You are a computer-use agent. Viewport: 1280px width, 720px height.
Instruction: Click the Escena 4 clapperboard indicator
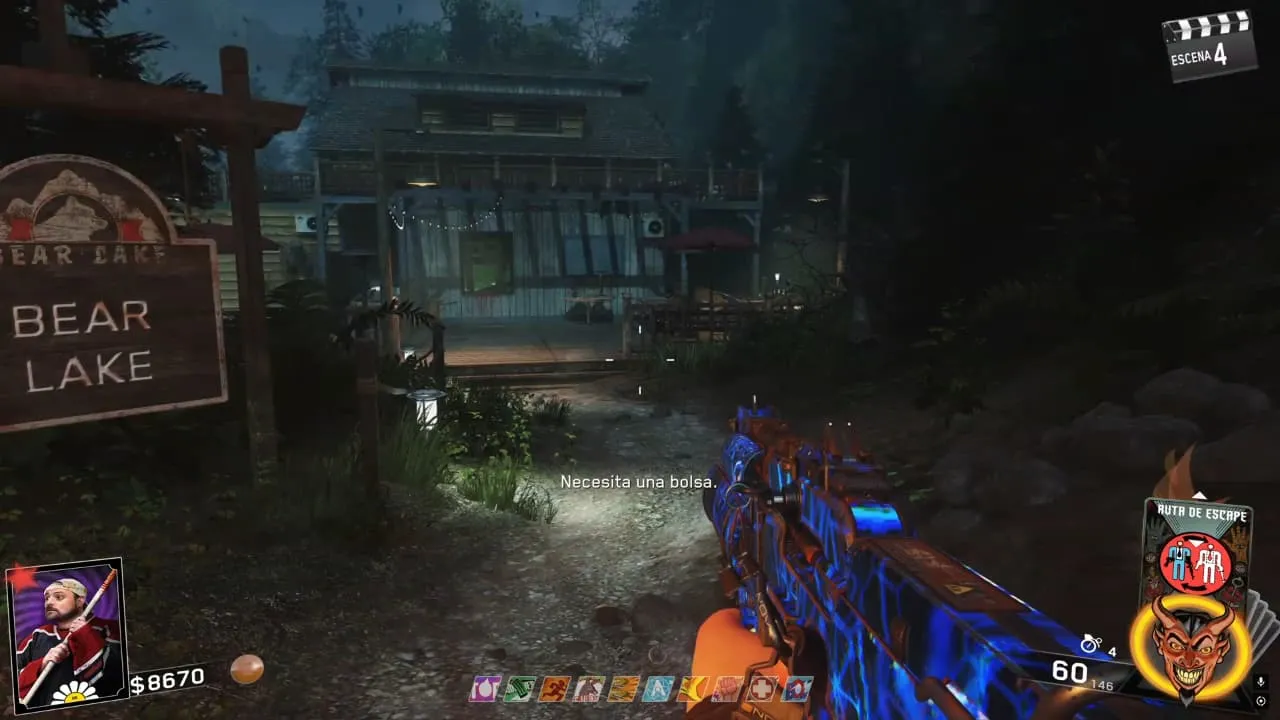[1209, 45]
